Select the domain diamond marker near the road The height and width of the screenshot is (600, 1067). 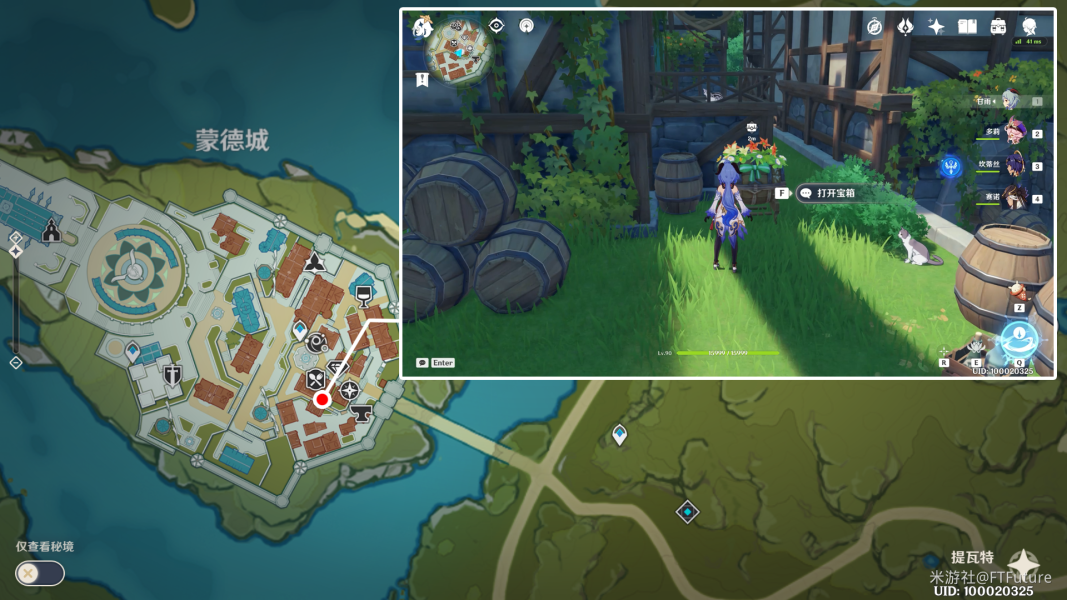tap(687, 512)
